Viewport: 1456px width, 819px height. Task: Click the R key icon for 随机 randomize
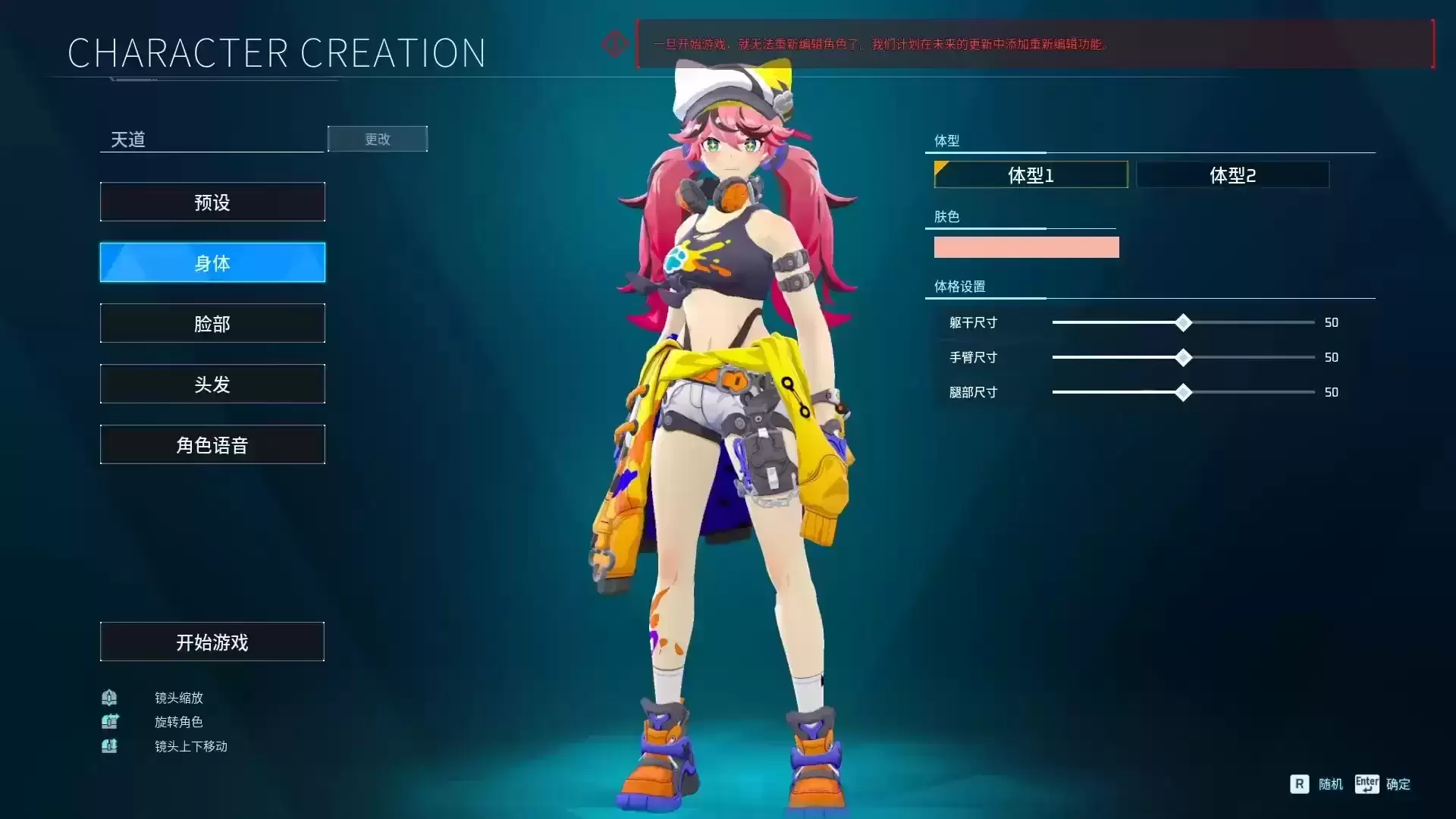[x=1298, y=784]
